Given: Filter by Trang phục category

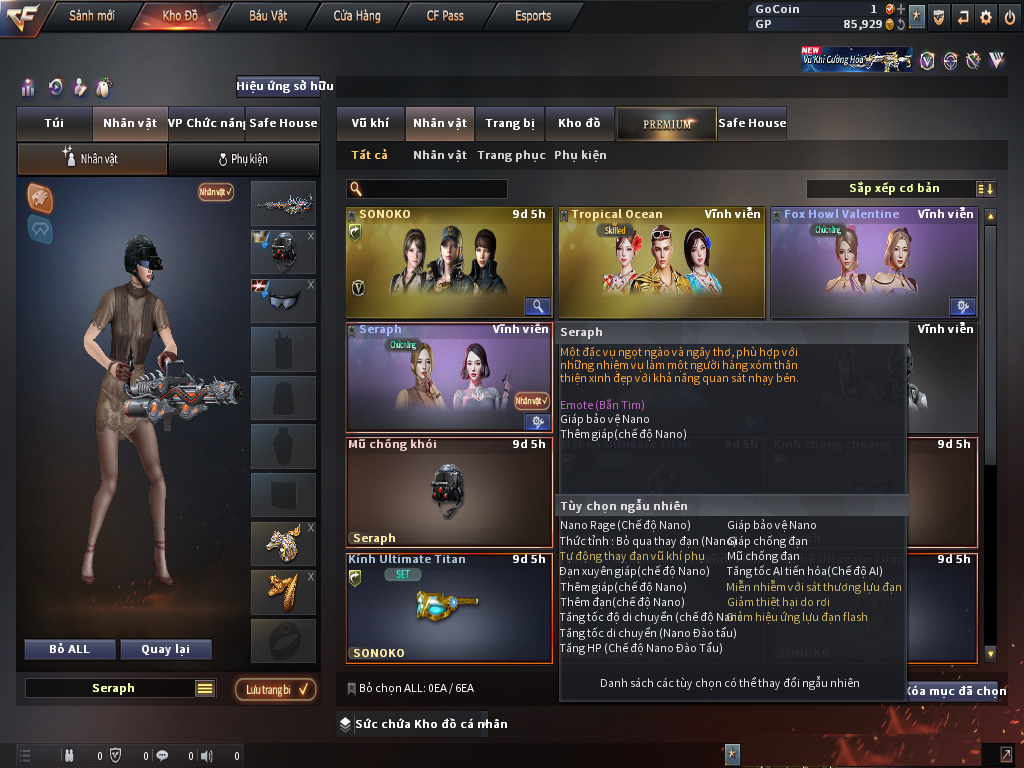Looking at the screenshot, I should coord(511,155).
